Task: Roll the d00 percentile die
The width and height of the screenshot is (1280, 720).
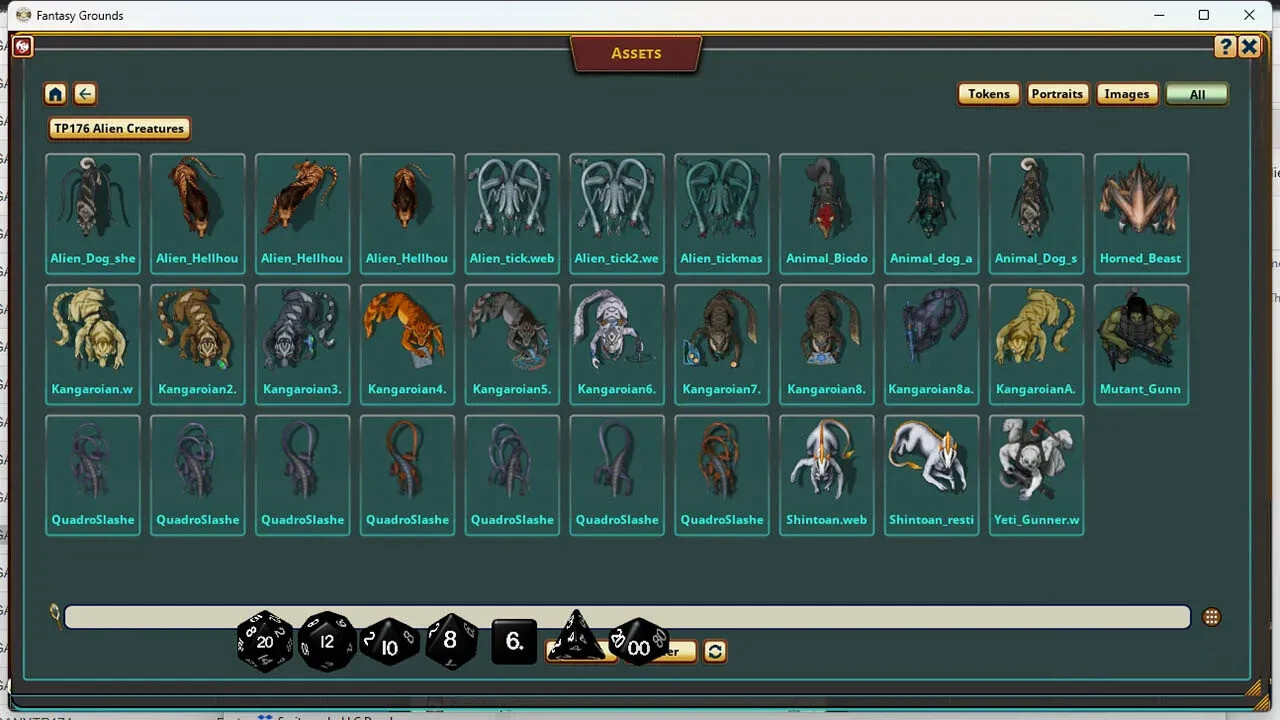Action: click(x=639, y=648)
